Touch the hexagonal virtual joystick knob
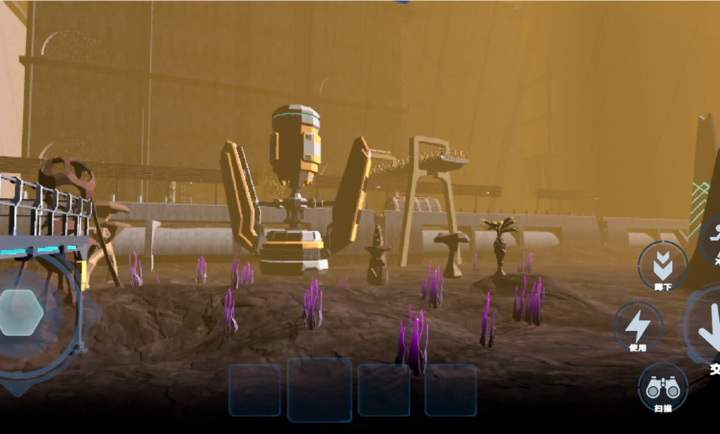Image resolution: width=720 pixels, height=434 pixels. pos(20,313)
